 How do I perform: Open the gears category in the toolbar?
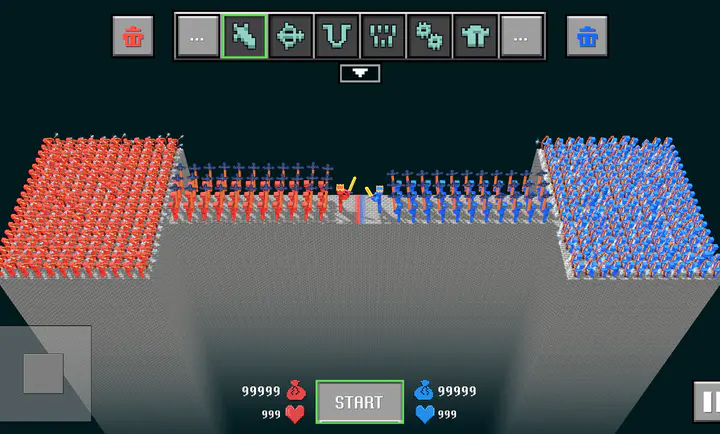[x=429, y=37]
